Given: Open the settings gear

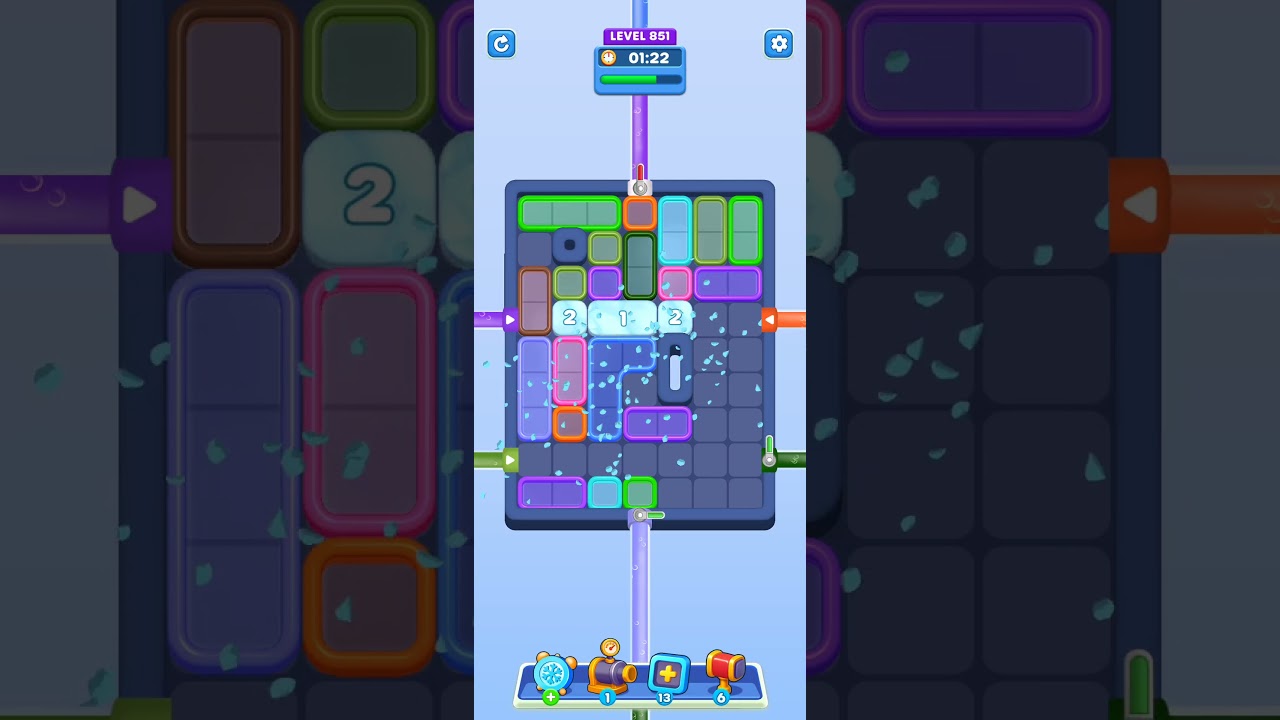Looking at the screenshot, I should [778, 44].
